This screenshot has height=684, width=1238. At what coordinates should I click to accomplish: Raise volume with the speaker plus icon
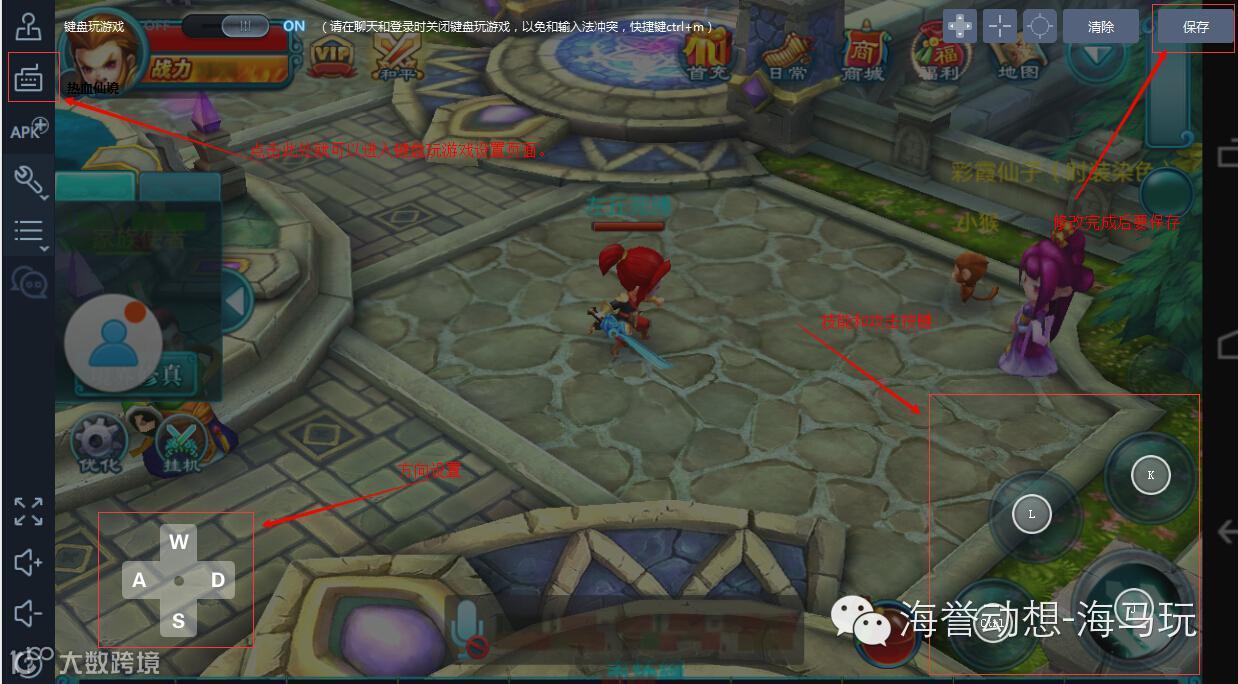[28, 563]
